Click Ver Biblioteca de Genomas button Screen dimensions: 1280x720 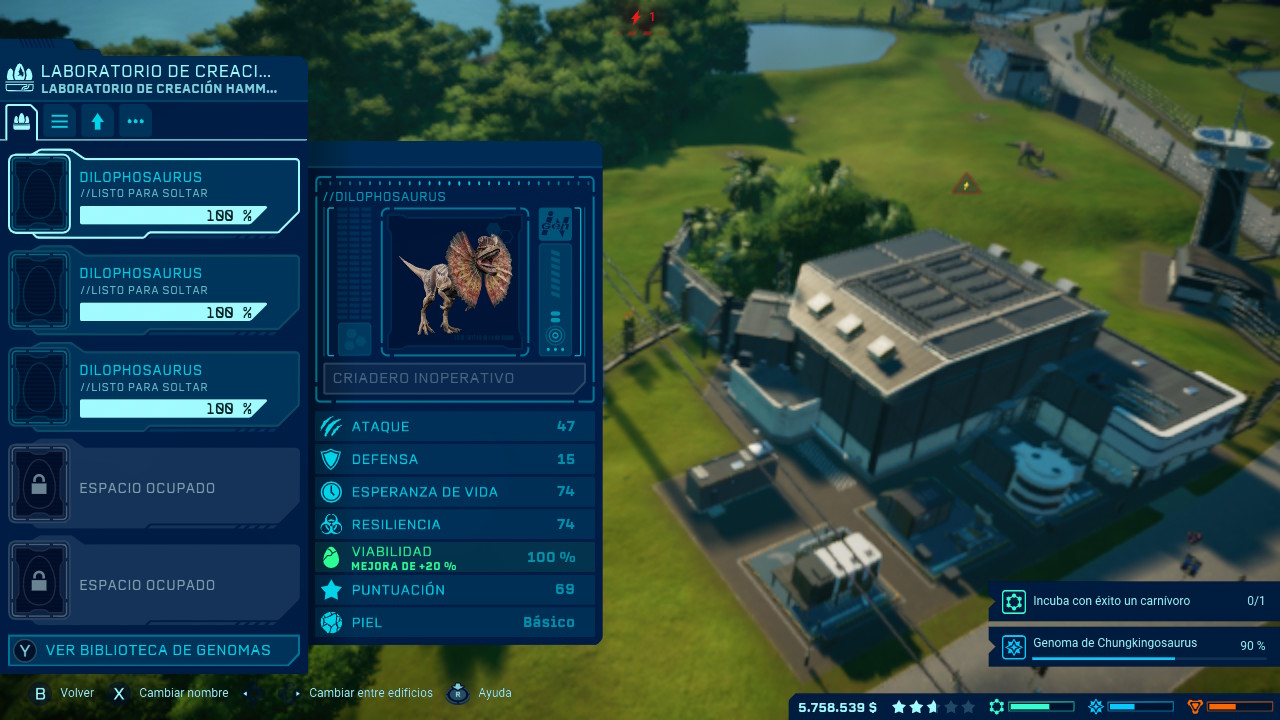(154, 650)
